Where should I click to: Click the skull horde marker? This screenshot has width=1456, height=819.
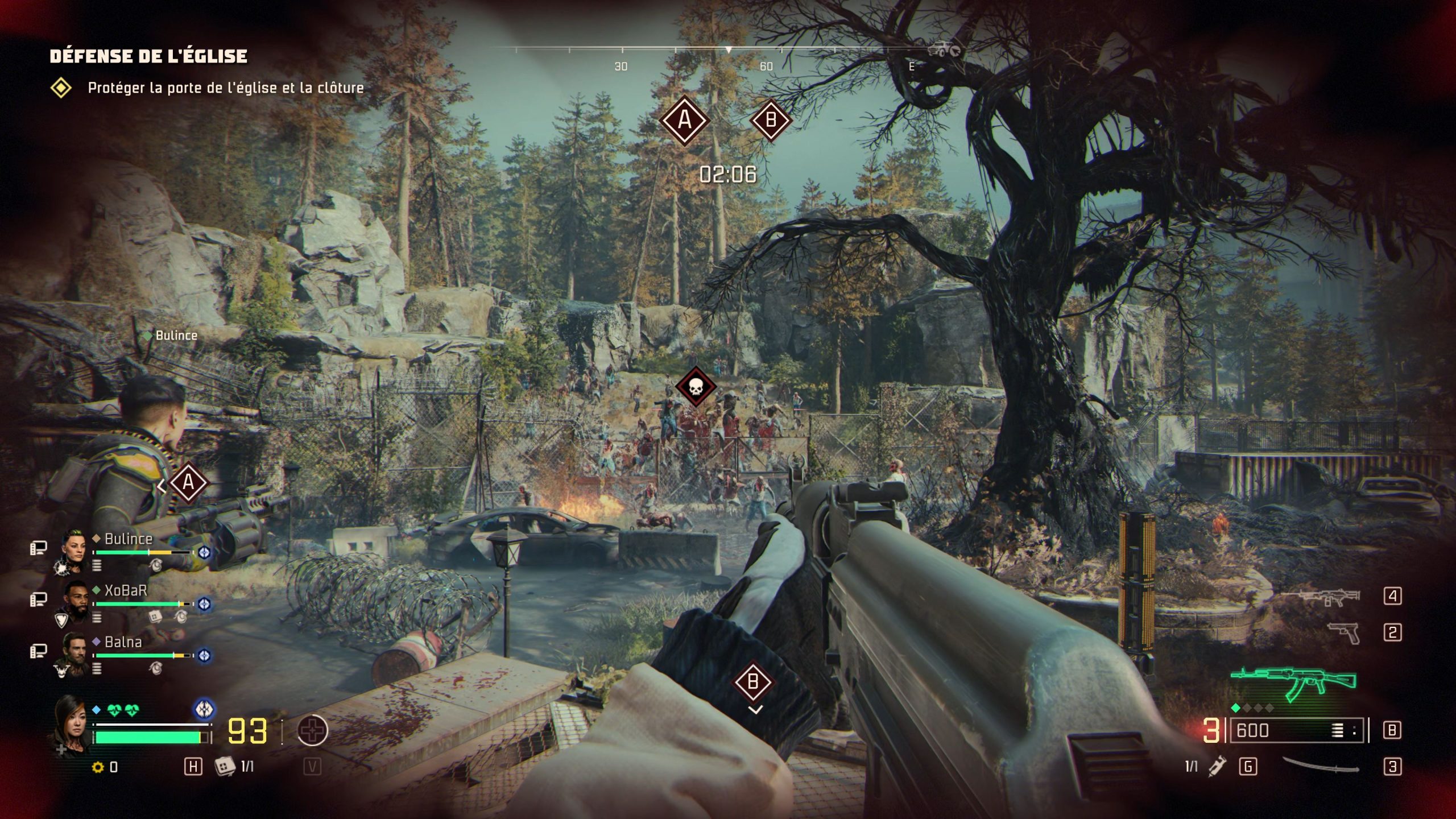coord(695,387)
